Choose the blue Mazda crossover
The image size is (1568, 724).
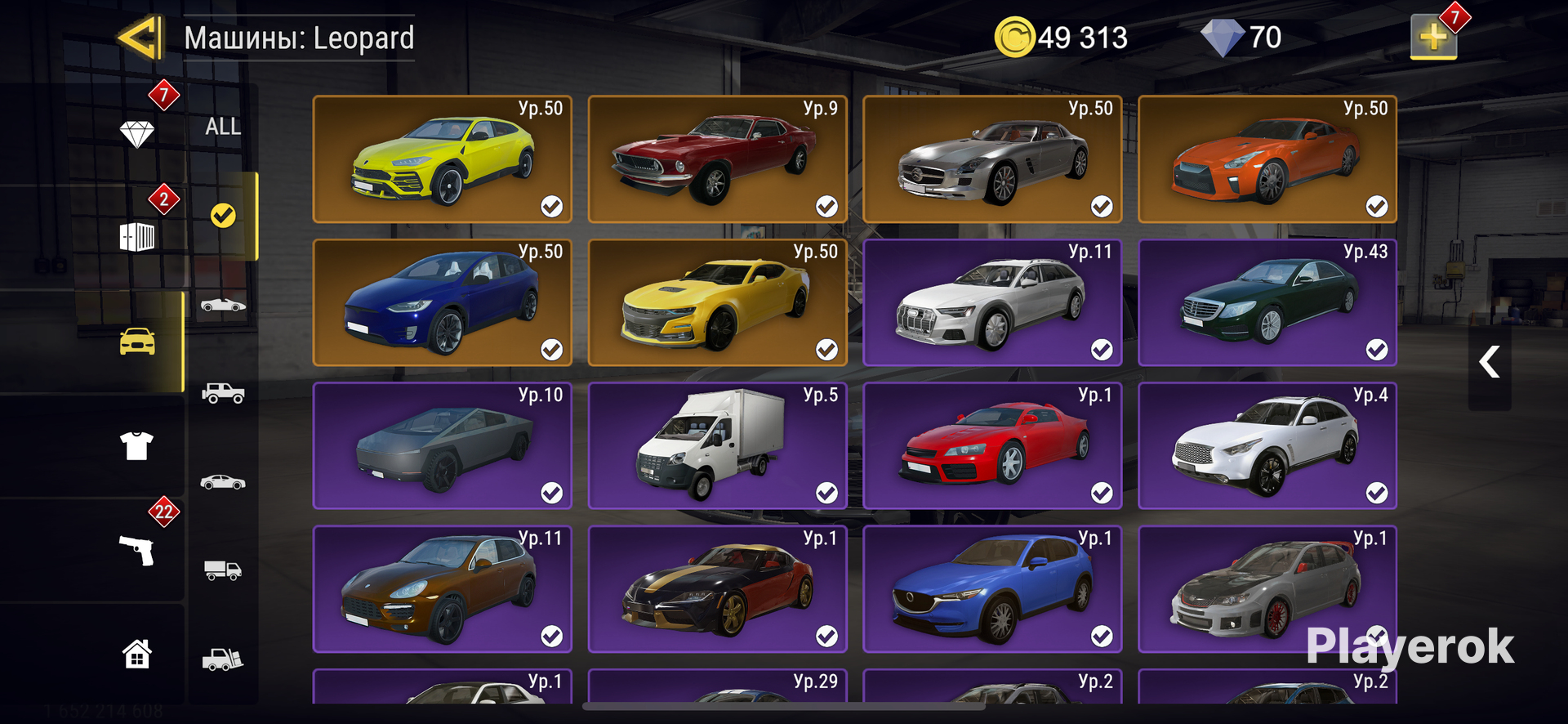(x=992, y=588)
